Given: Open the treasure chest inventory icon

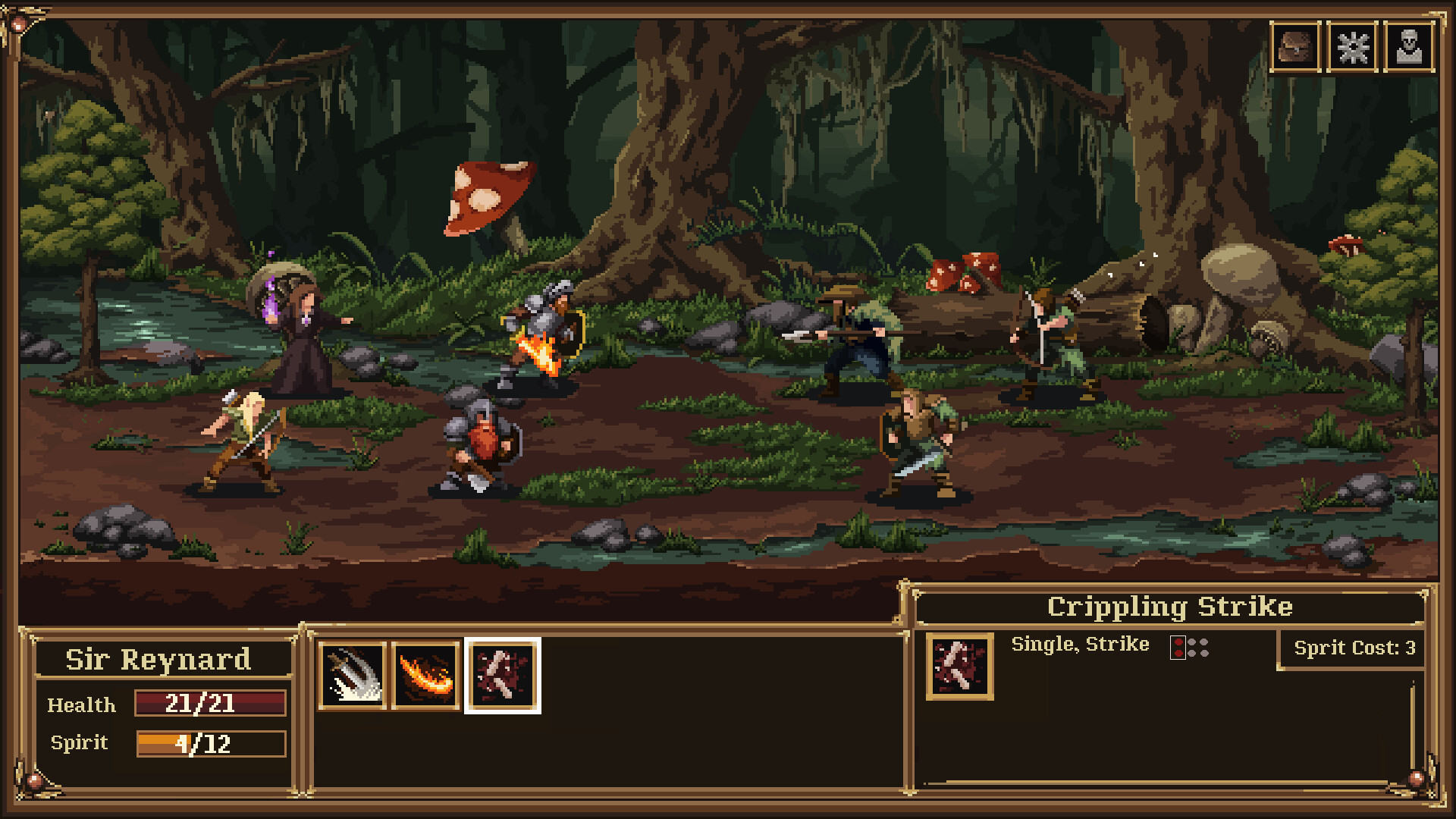Looking at the screenshot, I should click(x=1295, y=47).
